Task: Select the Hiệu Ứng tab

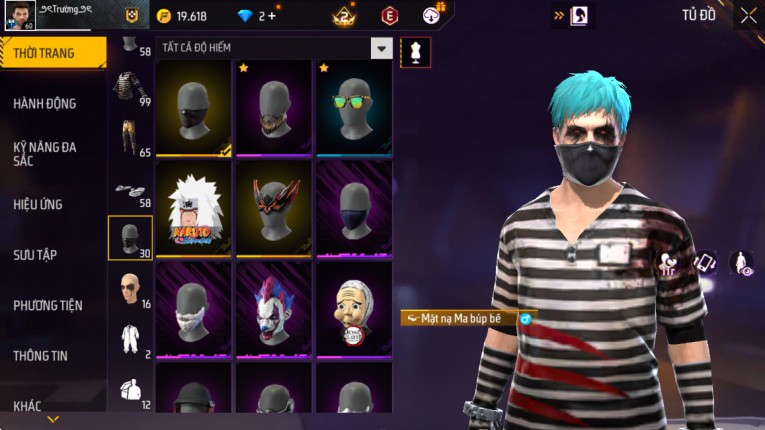Action: (38, 204)
